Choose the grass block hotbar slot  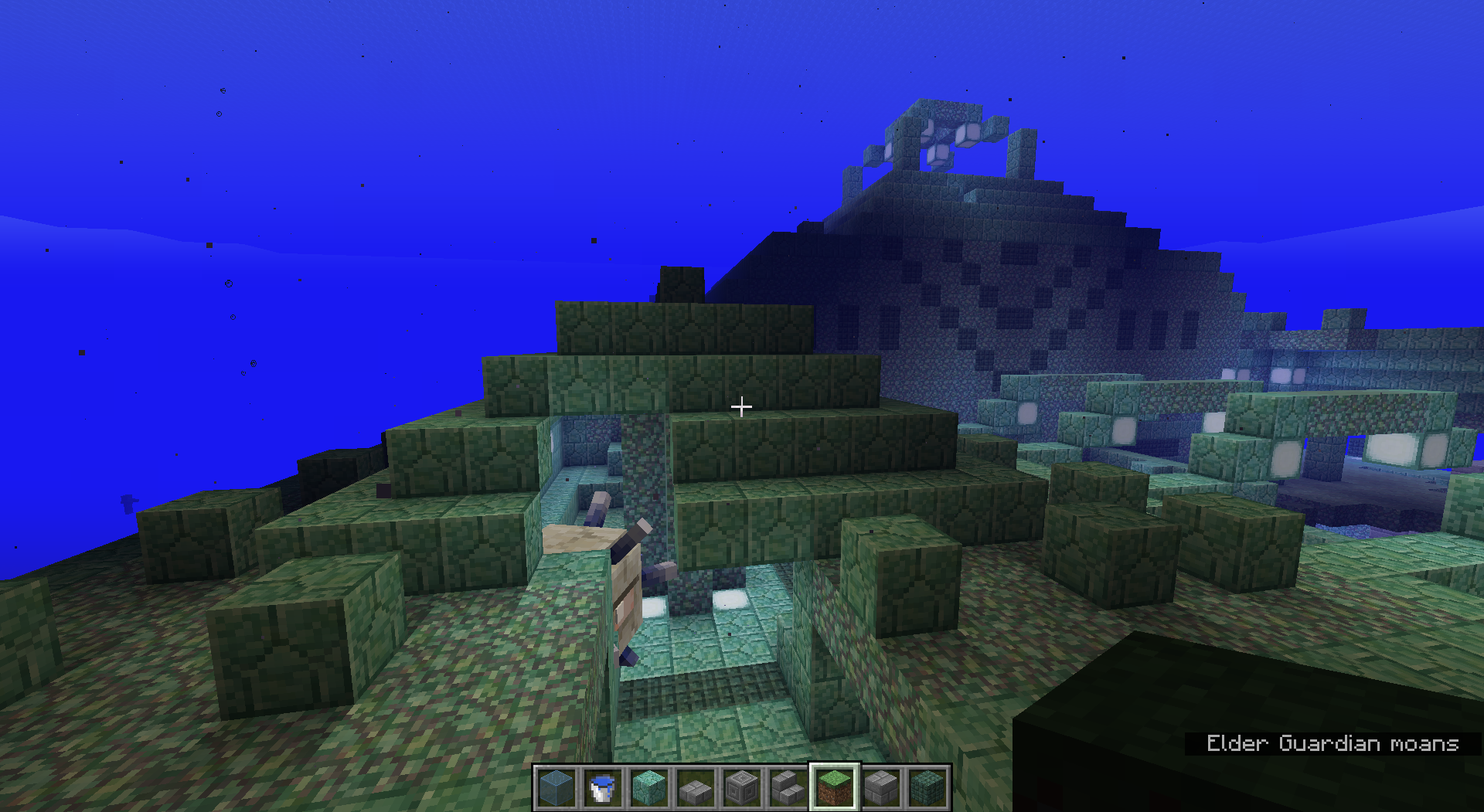point(835,787)
